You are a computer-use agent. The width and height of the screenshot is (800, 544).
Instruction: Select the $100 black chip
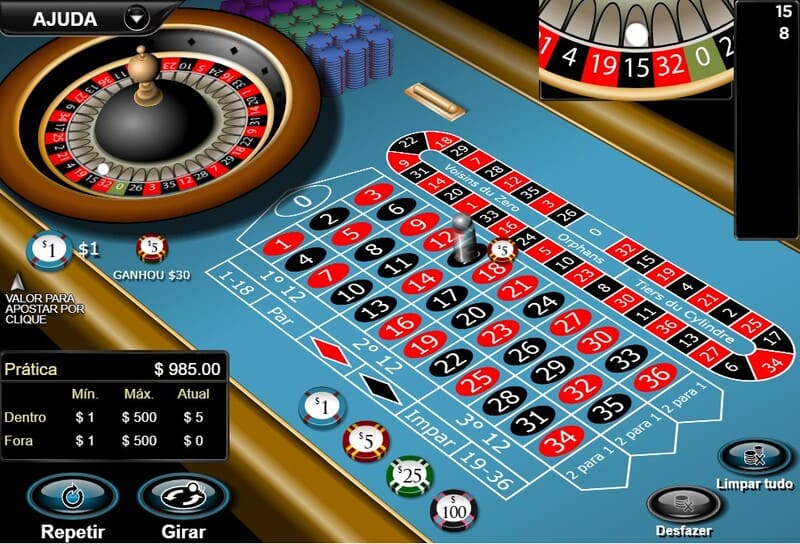tap(453, 508)
